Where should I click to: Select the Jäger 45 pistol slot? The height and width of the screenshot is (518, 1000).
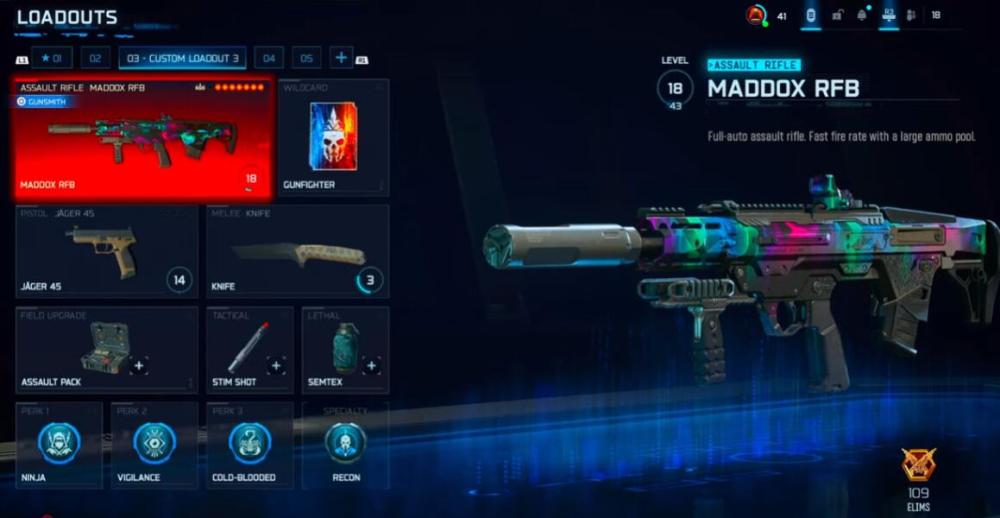[106, 251]
